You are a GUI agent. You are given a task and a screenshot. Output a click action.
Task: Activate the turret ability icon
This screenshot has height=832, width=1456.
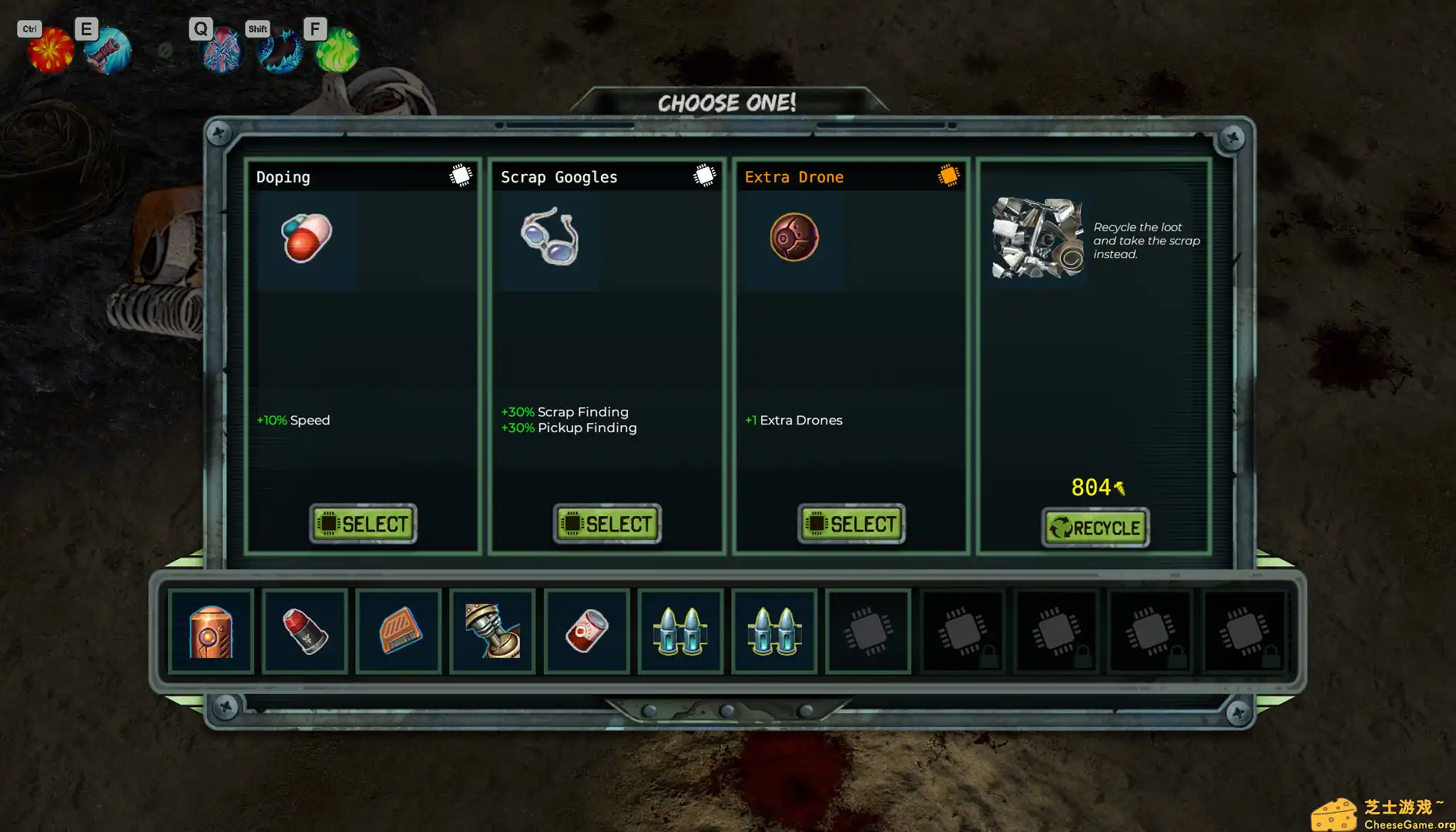click(x=107, y=51)
